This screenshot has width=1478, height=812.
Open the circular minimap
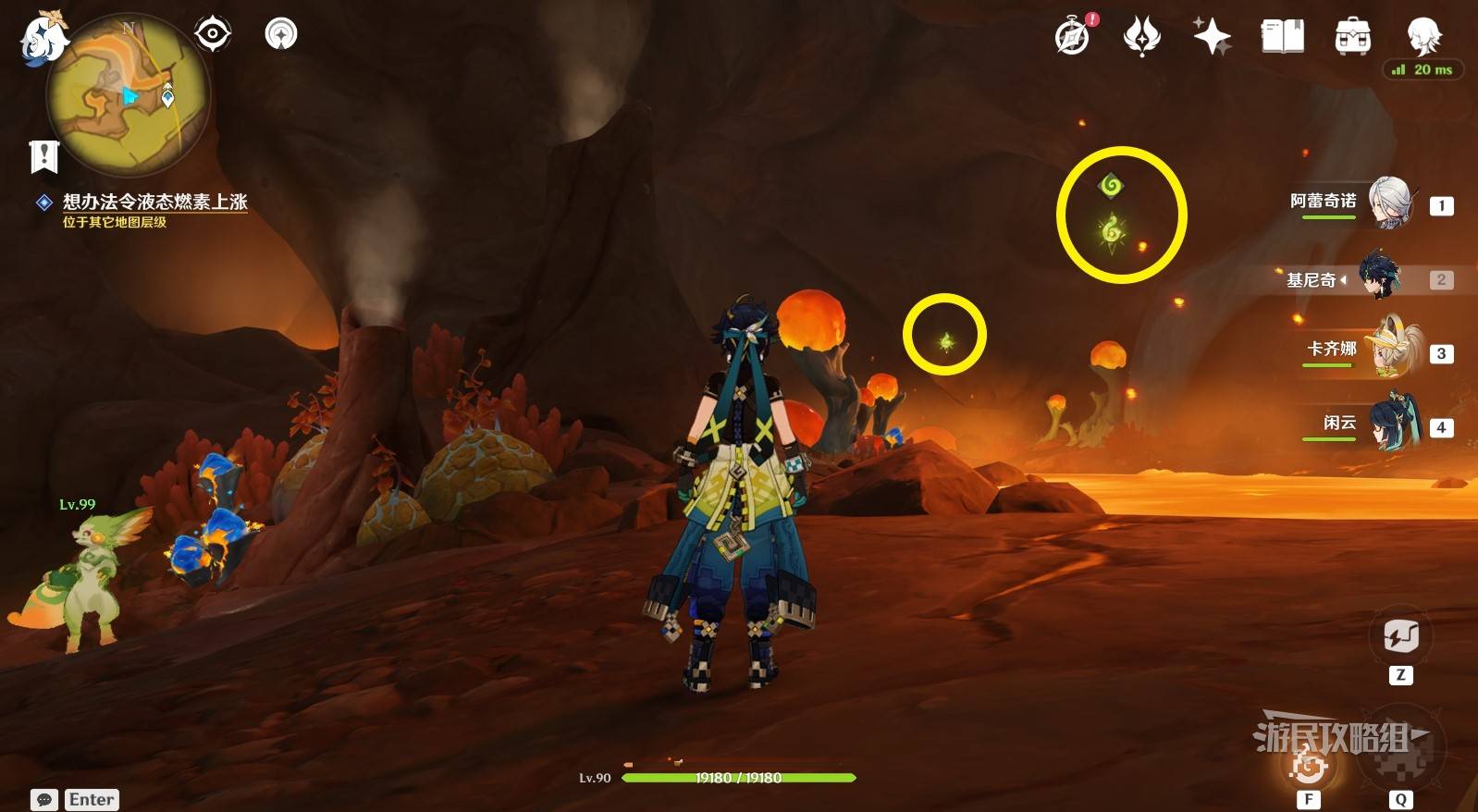[128, 95]
